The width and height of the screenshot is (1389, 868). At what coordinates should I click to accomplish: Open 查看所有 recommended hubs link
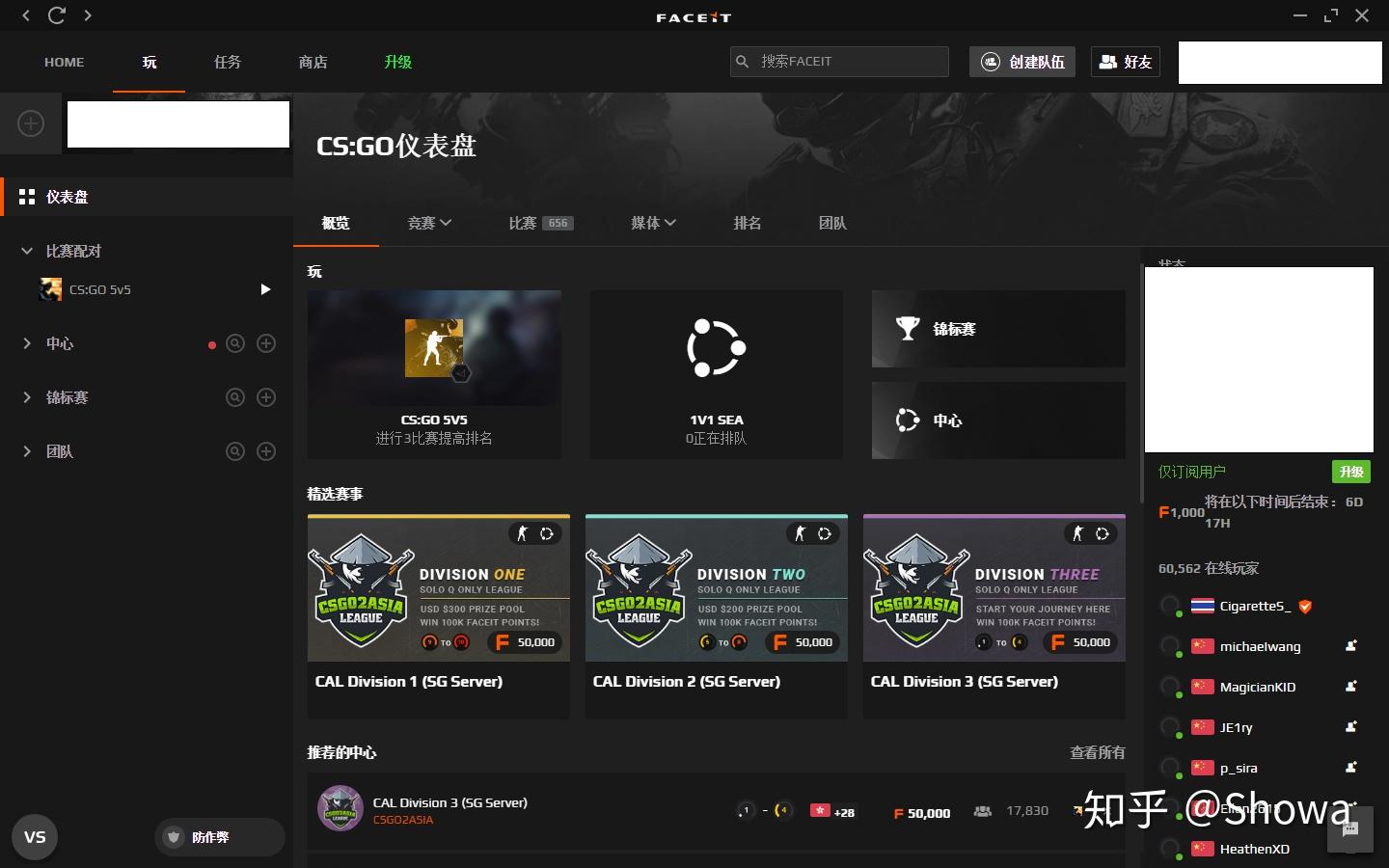(x=1097, y=753)
